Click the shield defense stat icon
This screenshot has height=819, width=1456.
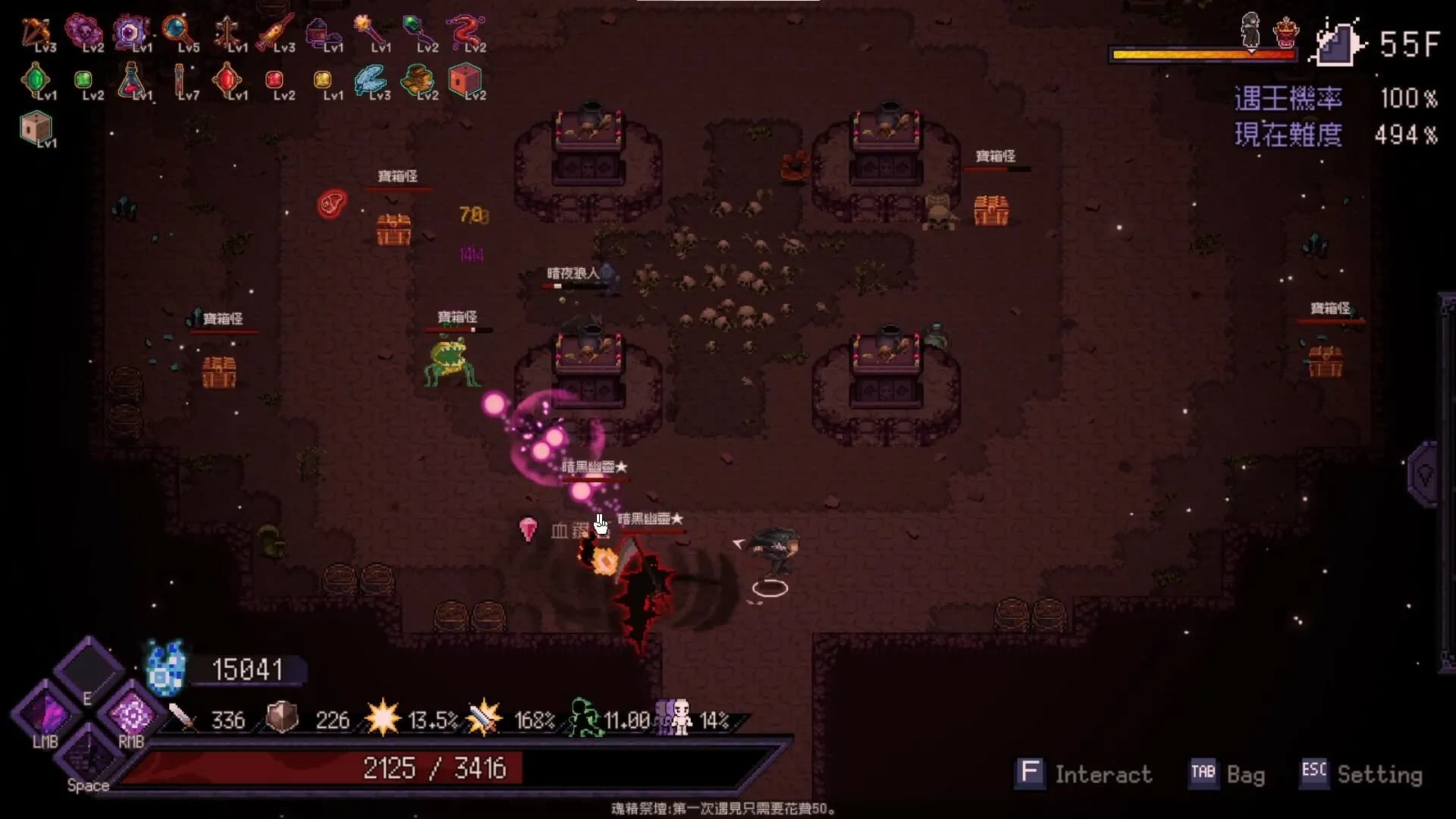coord(281,715)
